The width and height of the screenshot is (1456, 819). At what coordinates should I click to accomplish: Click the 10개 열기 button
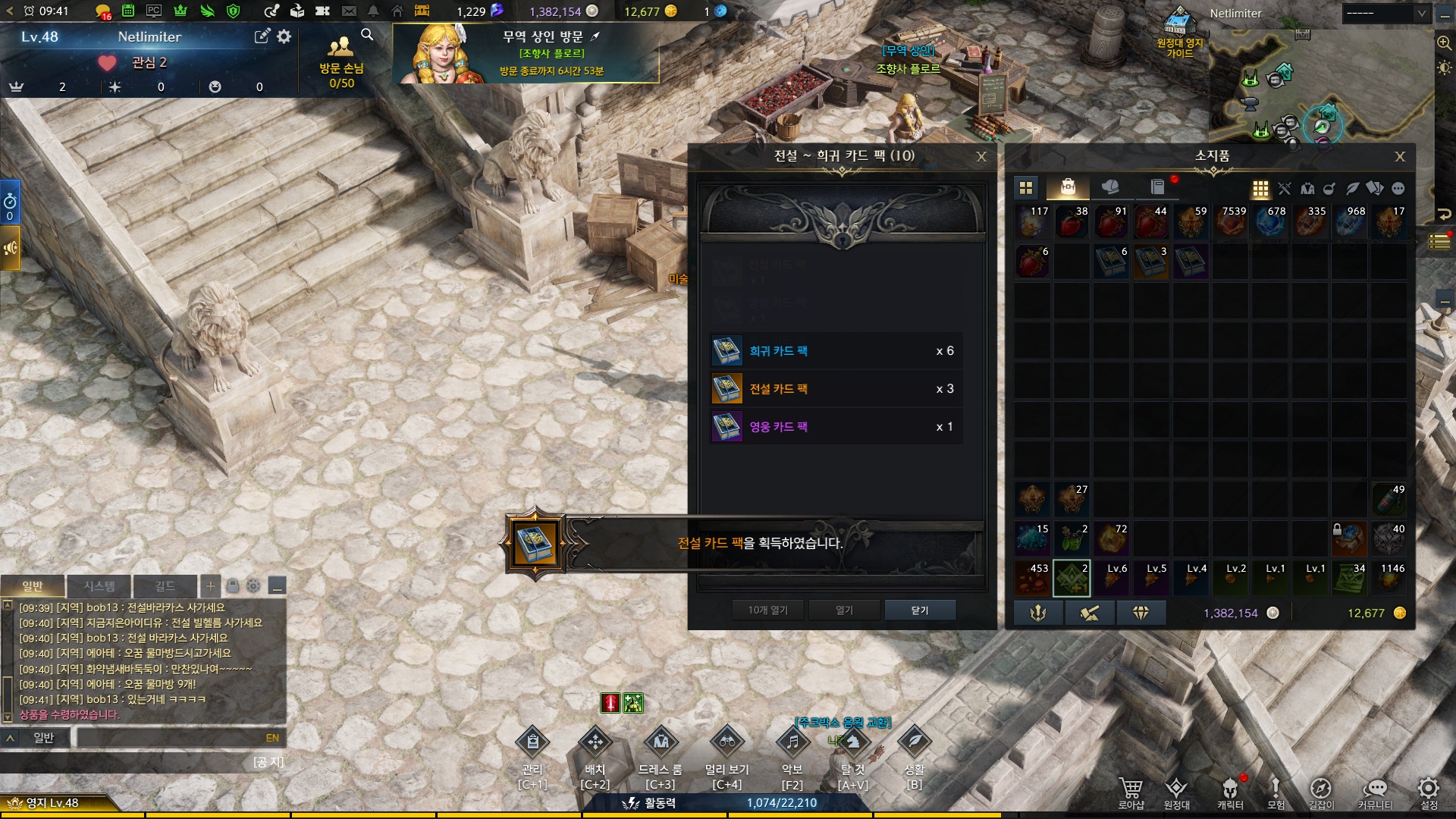[767, 610]
